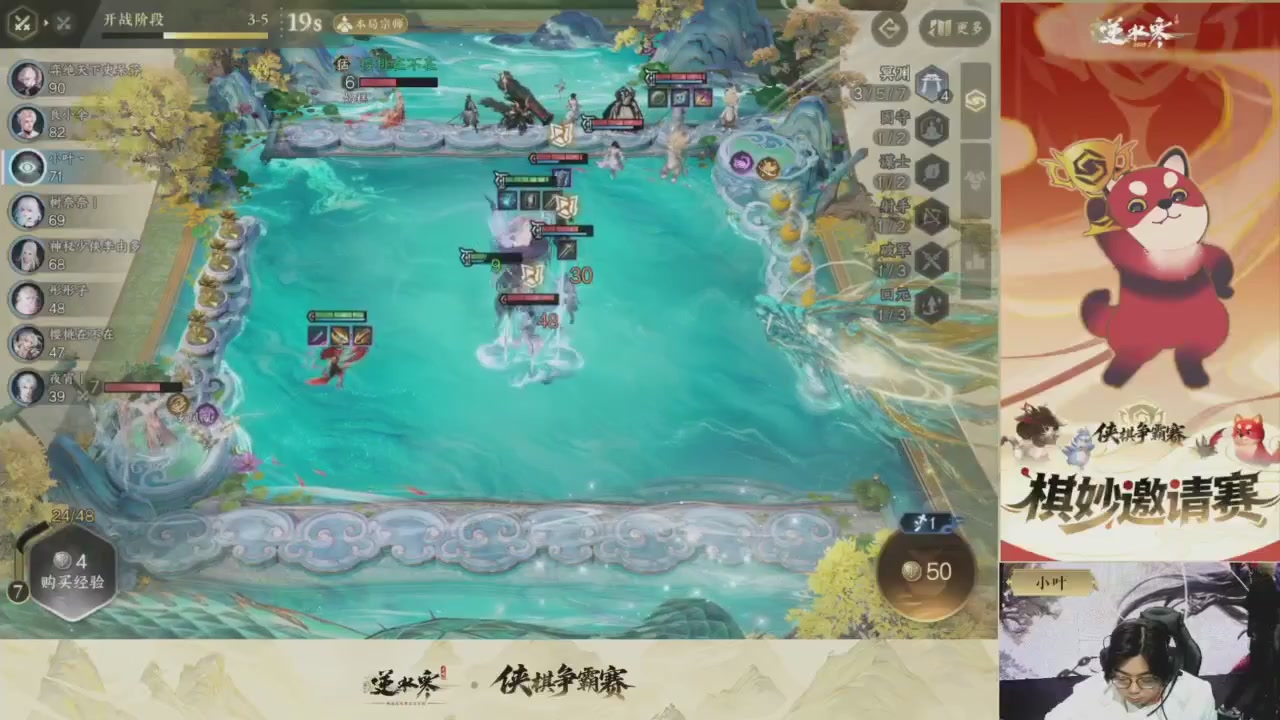The height and width of the screenshot is (720, 1280).
Task: Toggle the right sidebar glowing emblem
Action: pos(975,101)
